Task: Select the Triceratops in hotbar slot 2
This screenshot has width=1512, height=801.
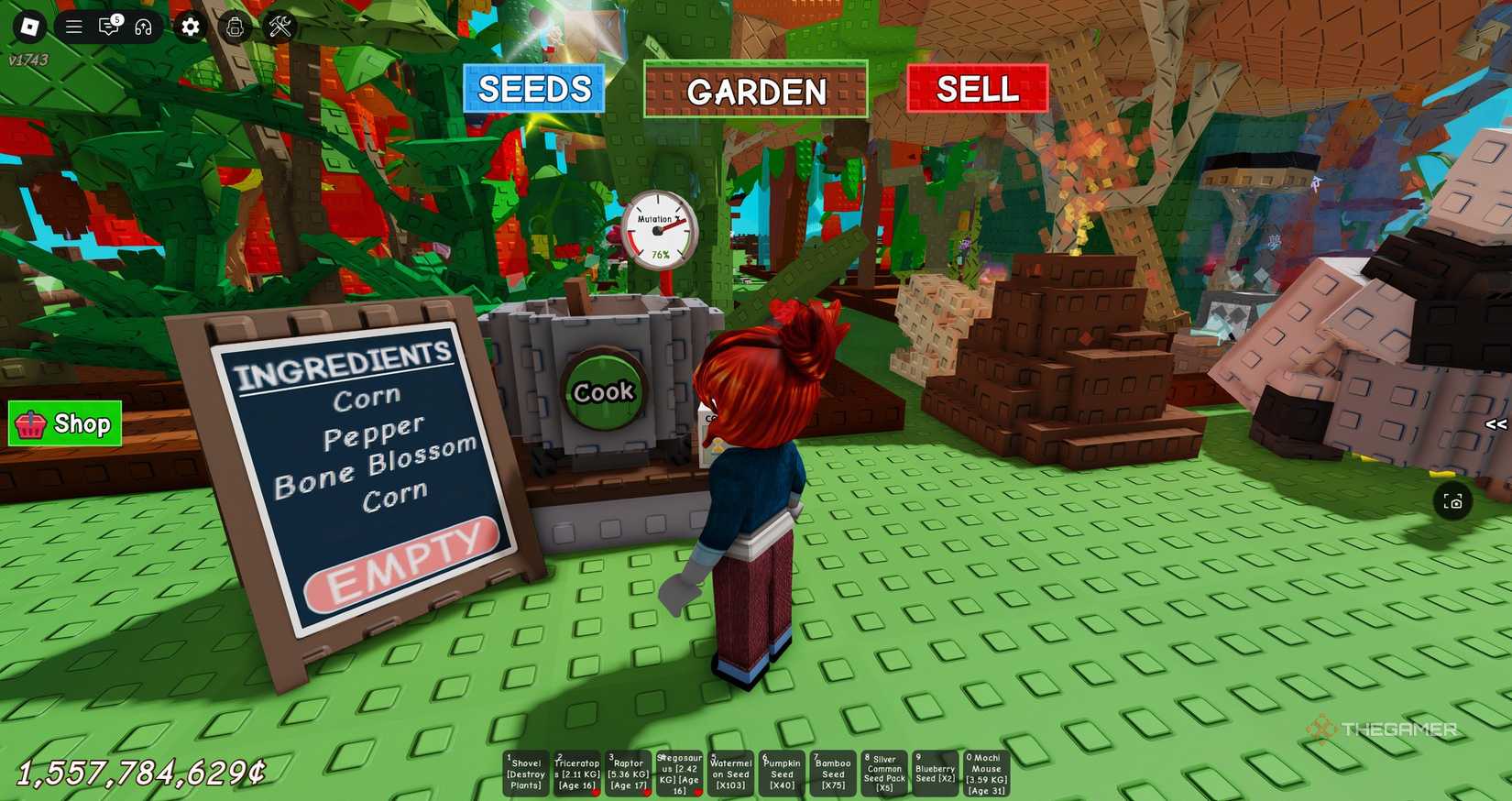Action: pos(576,773)
